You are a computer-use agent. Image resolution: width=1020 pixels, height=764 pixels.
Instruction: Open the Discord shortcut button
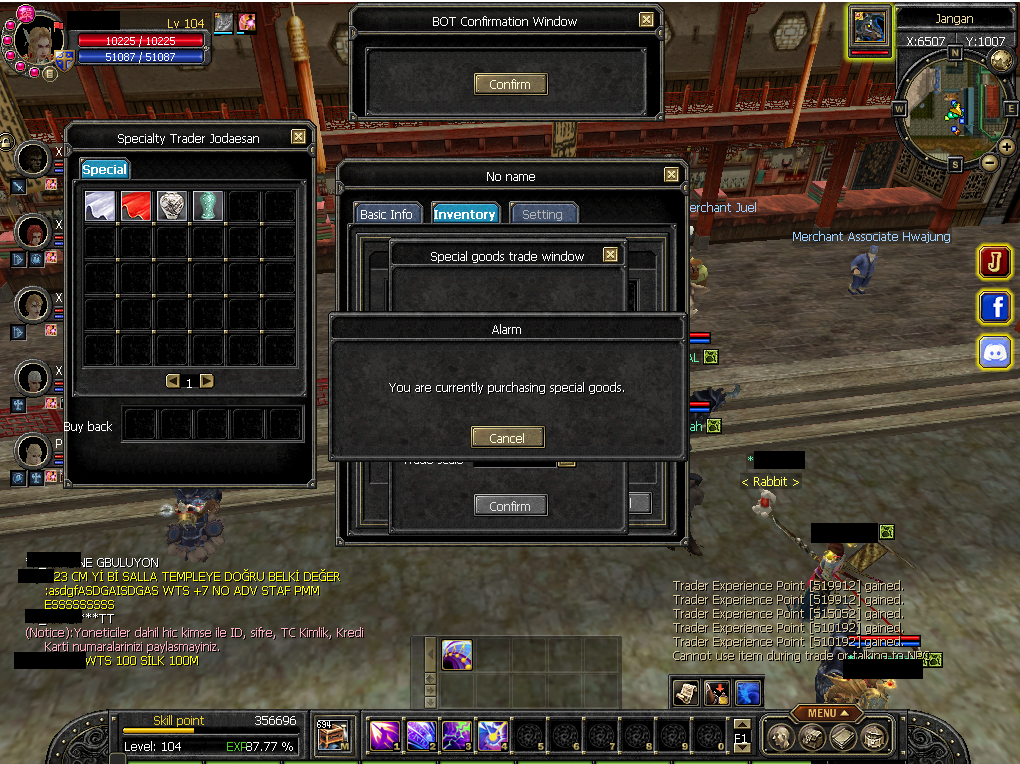(x=995, y=352)
